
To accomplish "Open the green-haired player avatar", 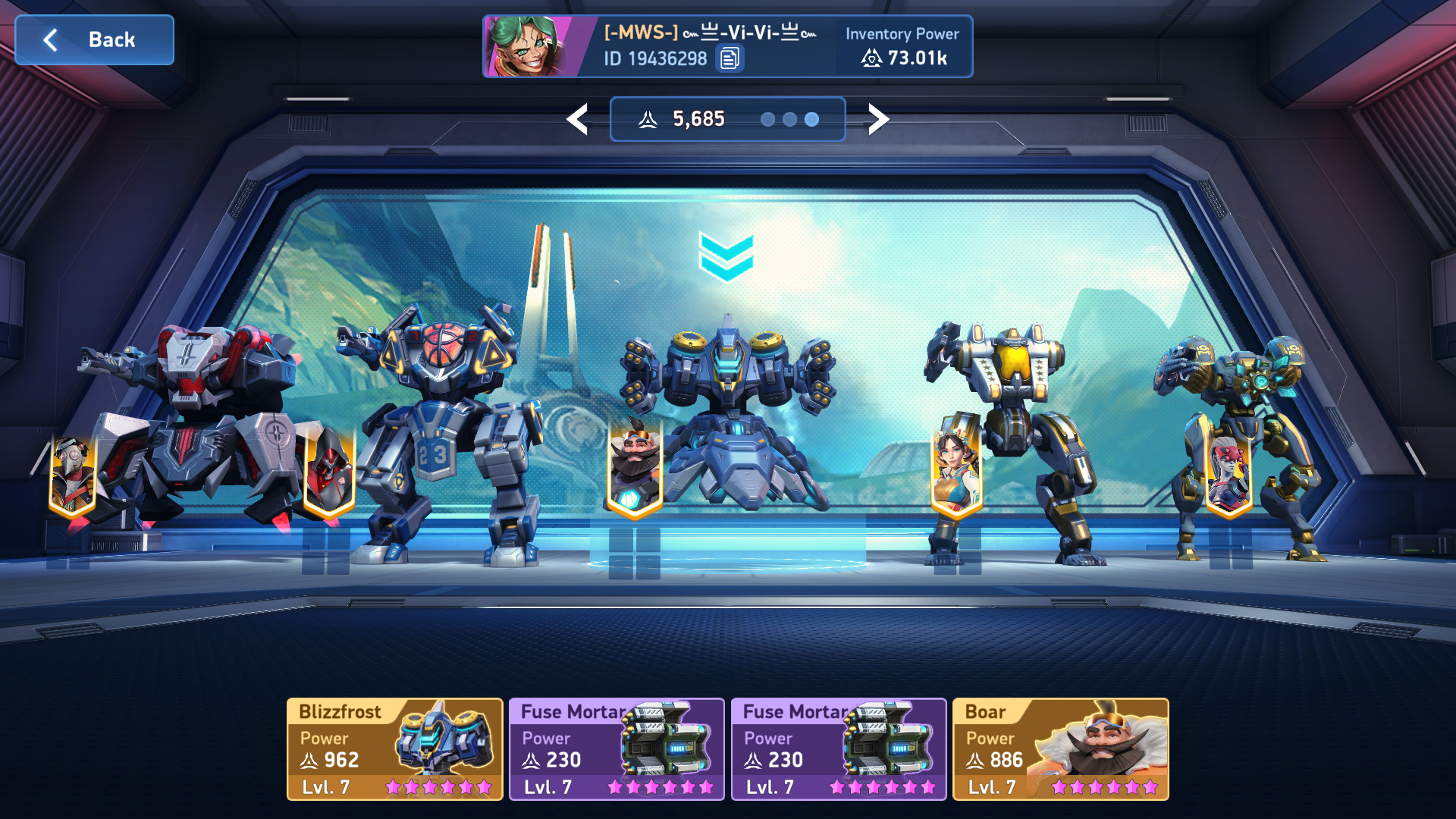I will 531,47.
